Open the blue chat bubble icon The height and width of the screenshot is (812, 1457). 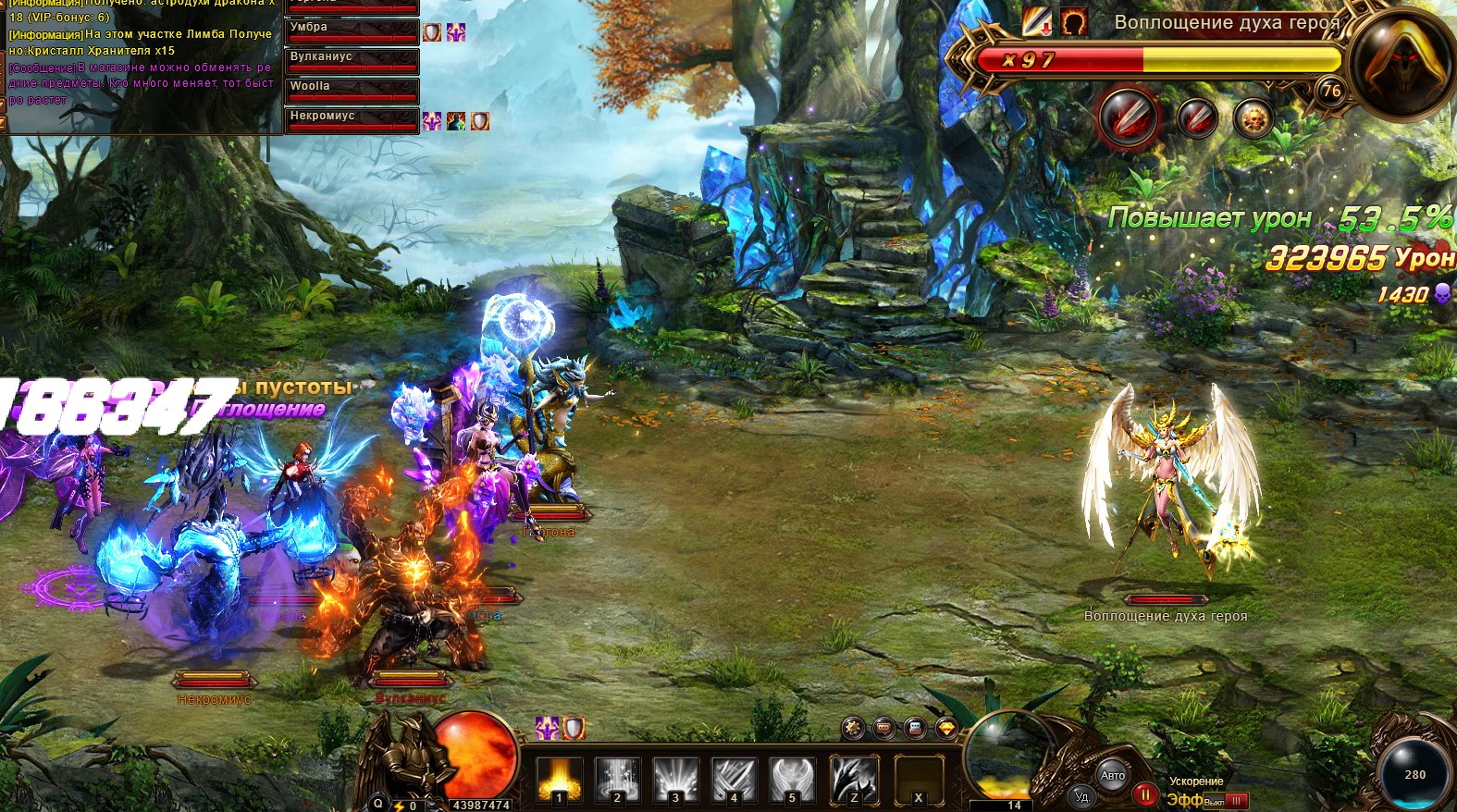pos(915,728)
